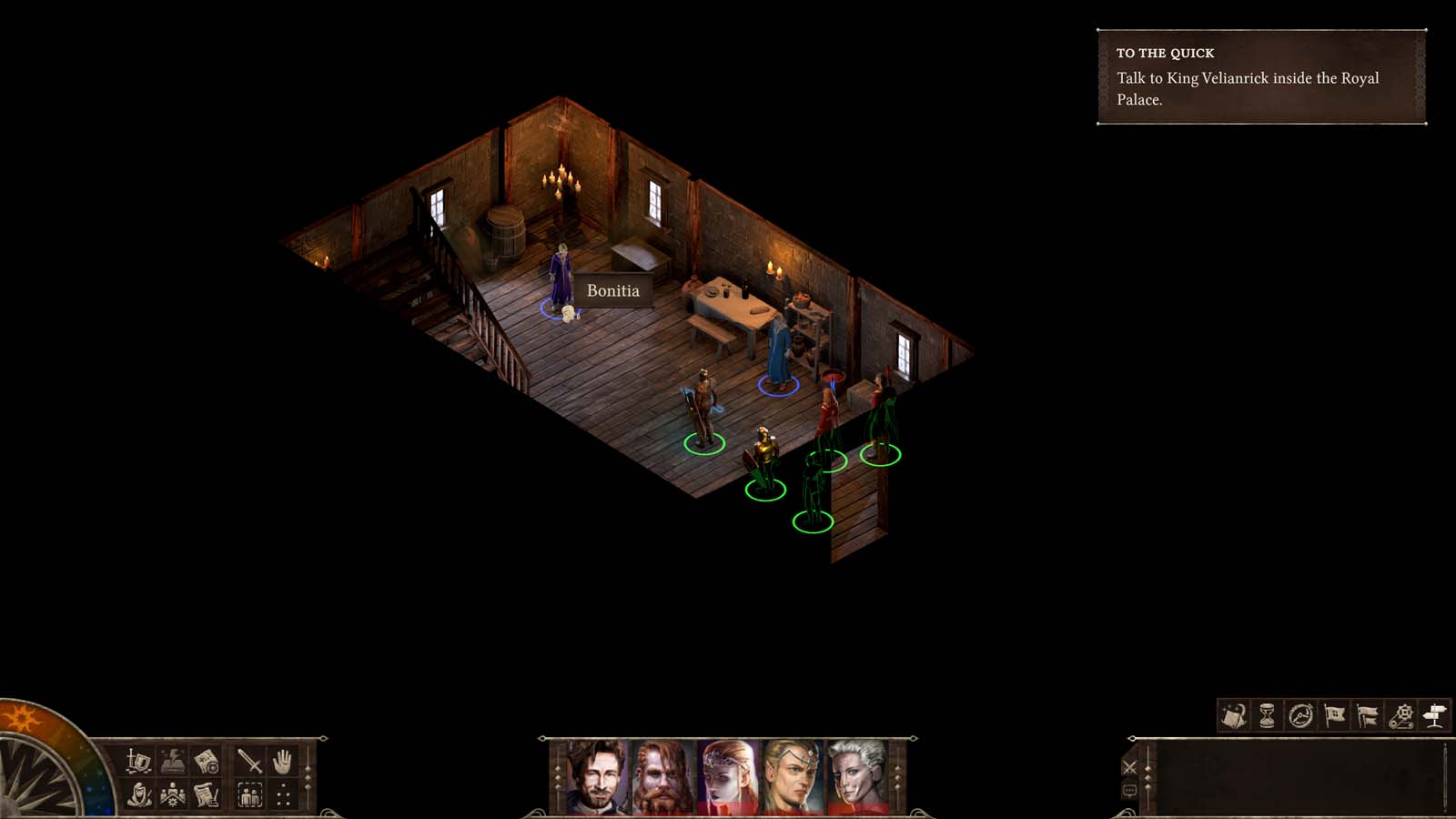Open the spellbook icon
This screenshot has width=1456, height=819.
click(x=173, y=760)
